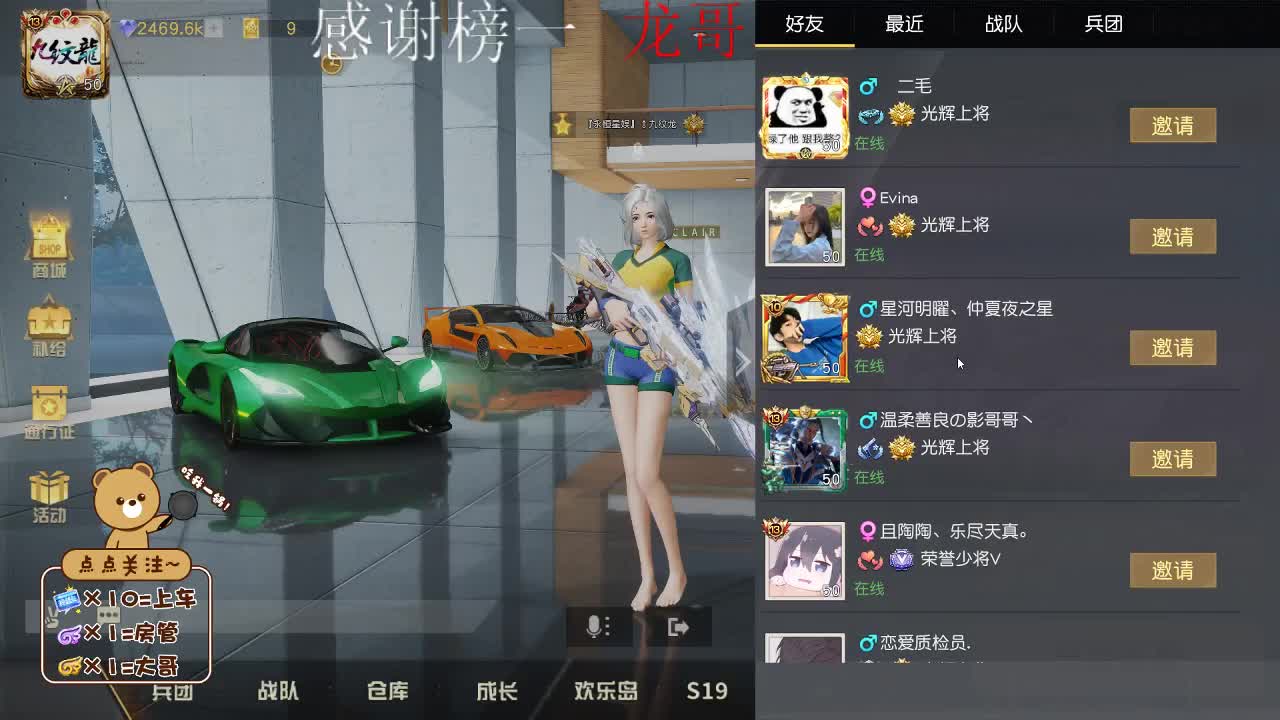Click the microphone icon above the bottom bar
The image size is (1280, 720).
tap(597, 625)
